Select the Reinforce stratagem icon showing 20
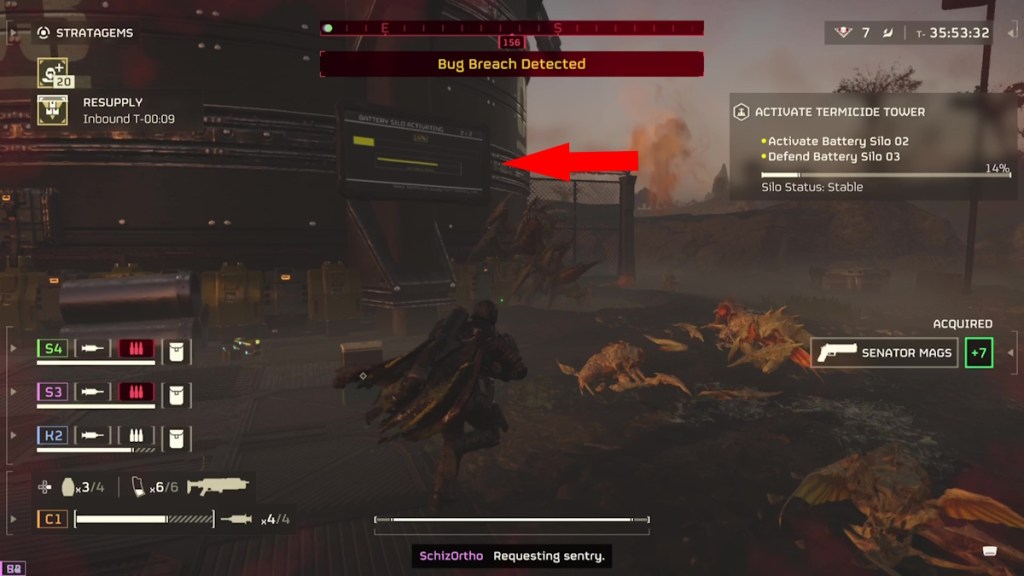The width and height of the screenshot is (1024, 576). (x=52, y=73)
